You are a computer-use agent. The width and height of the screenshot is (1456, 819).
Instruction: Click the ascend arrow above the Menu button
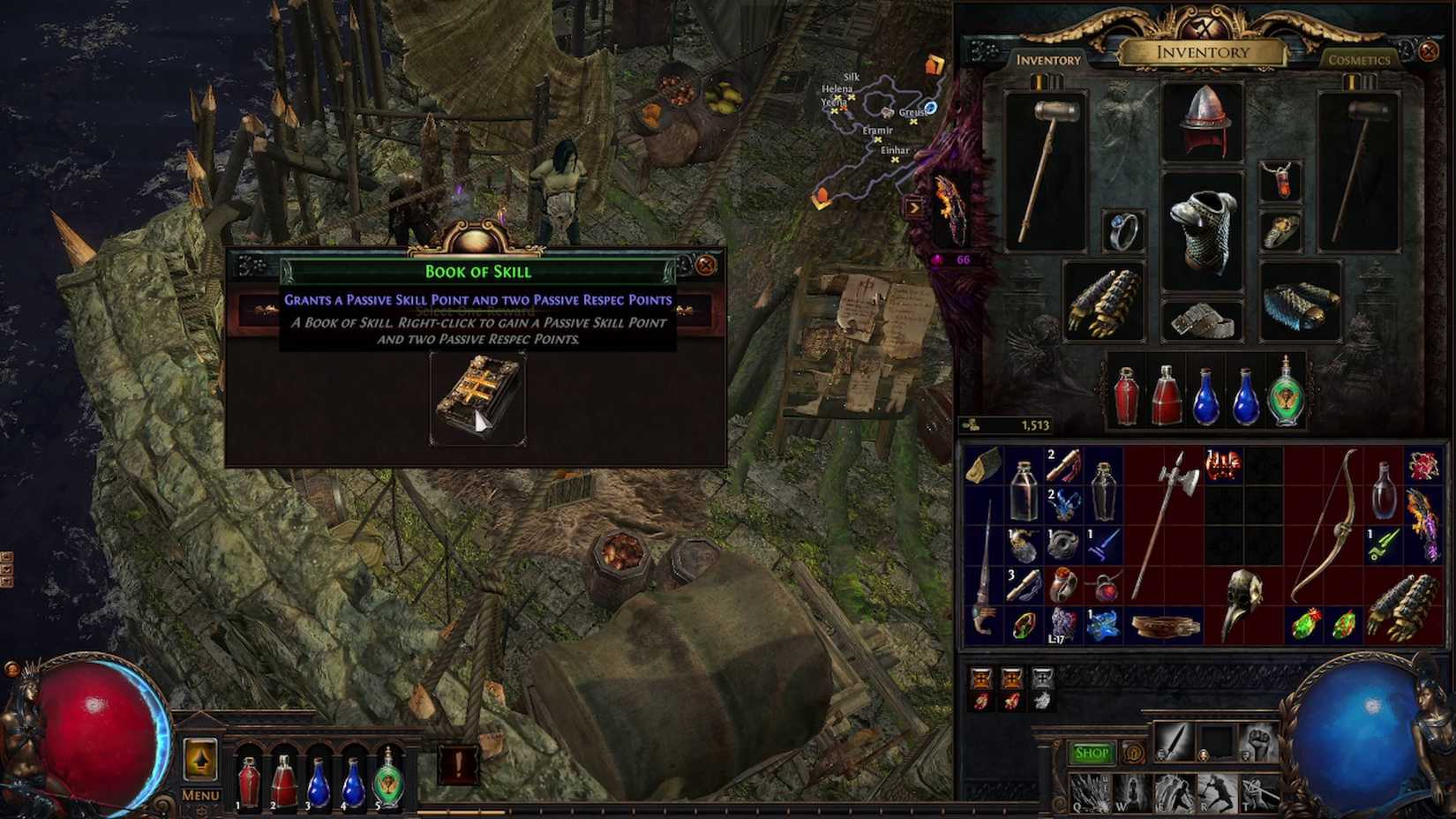click(x=199, y=757)
